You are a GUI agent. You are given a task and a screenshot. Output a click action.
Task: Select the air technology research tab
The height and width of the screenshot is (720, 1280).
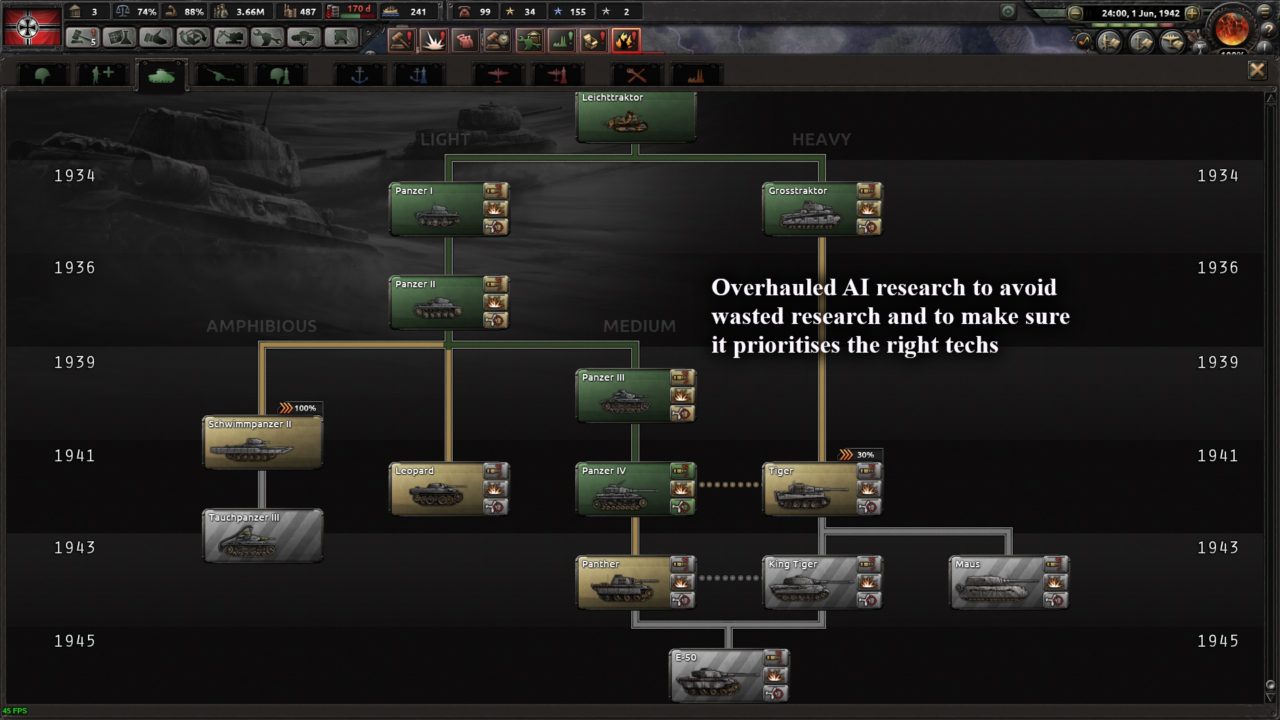pos(497,73)
